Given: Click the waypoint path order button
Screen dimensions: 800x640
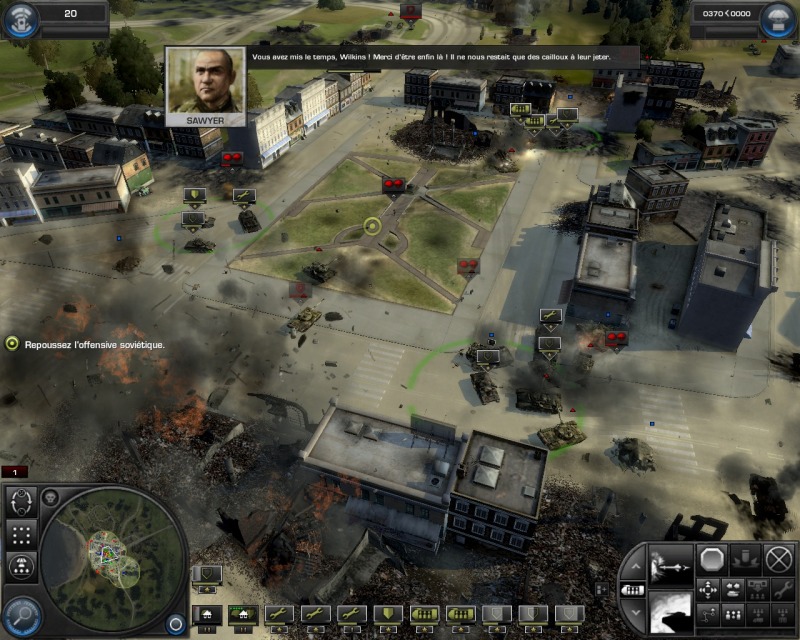Looking at the screenshot, I should (x=708, y=614).
